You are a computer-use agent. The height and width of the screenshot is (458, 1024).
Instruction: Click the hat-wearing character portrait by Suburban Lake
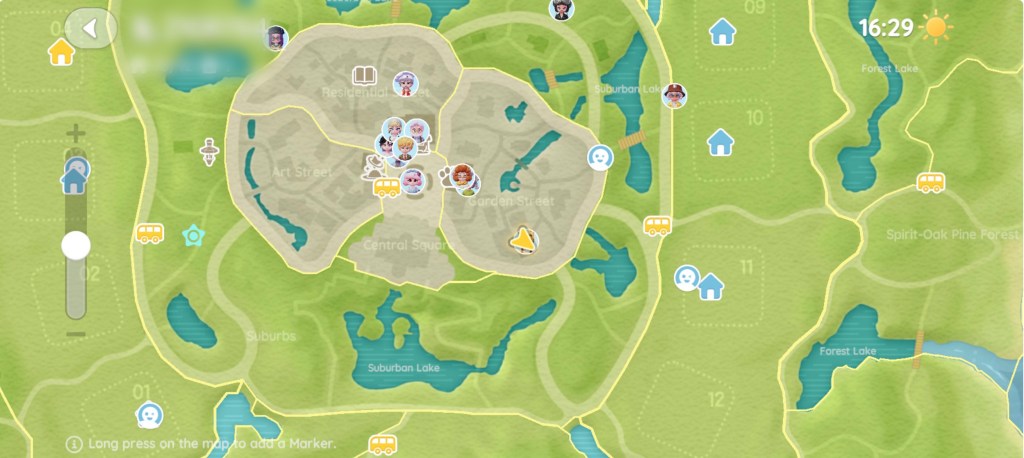[x=675, y=95]
